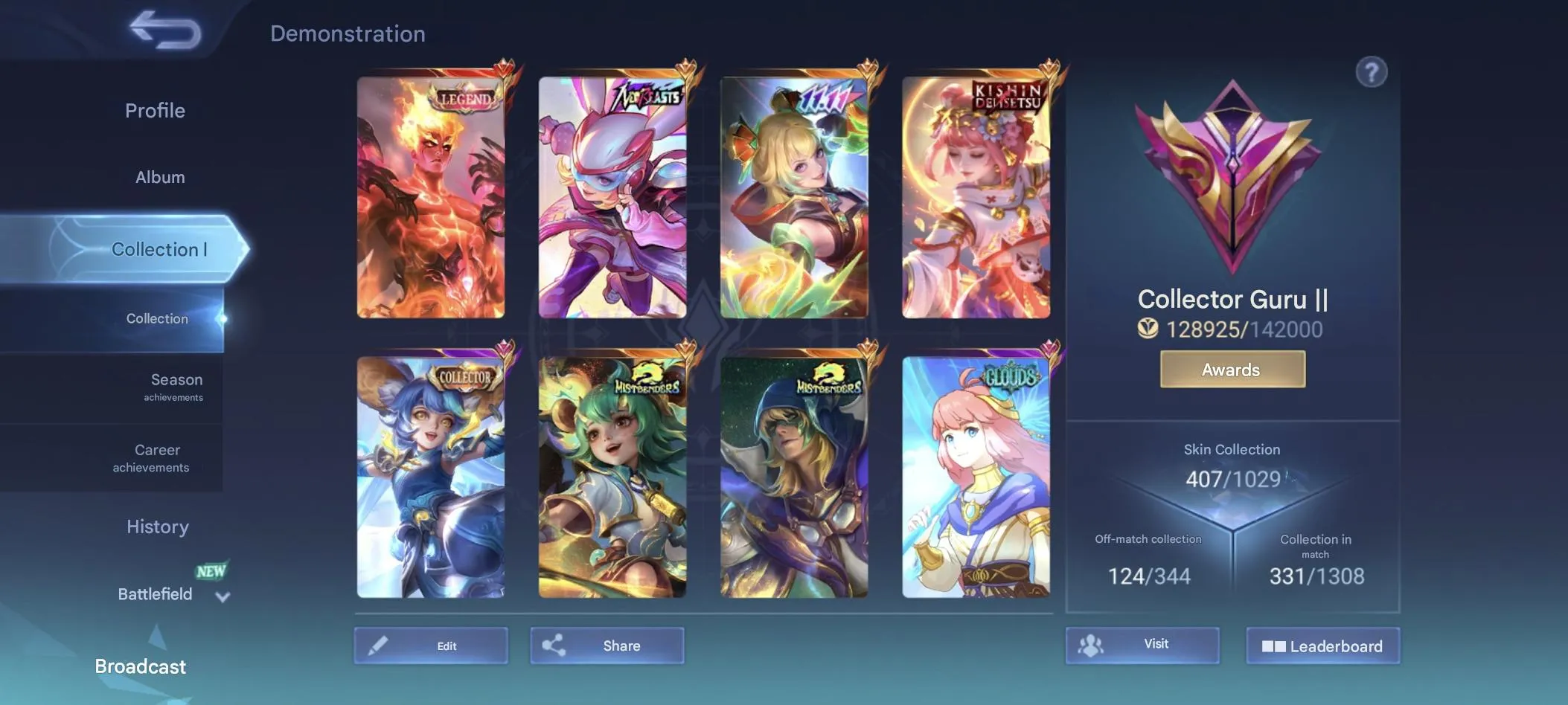The image size is (1568, 705).
Task: Select the Profile menu entry
Action: [x=155, y=110]
